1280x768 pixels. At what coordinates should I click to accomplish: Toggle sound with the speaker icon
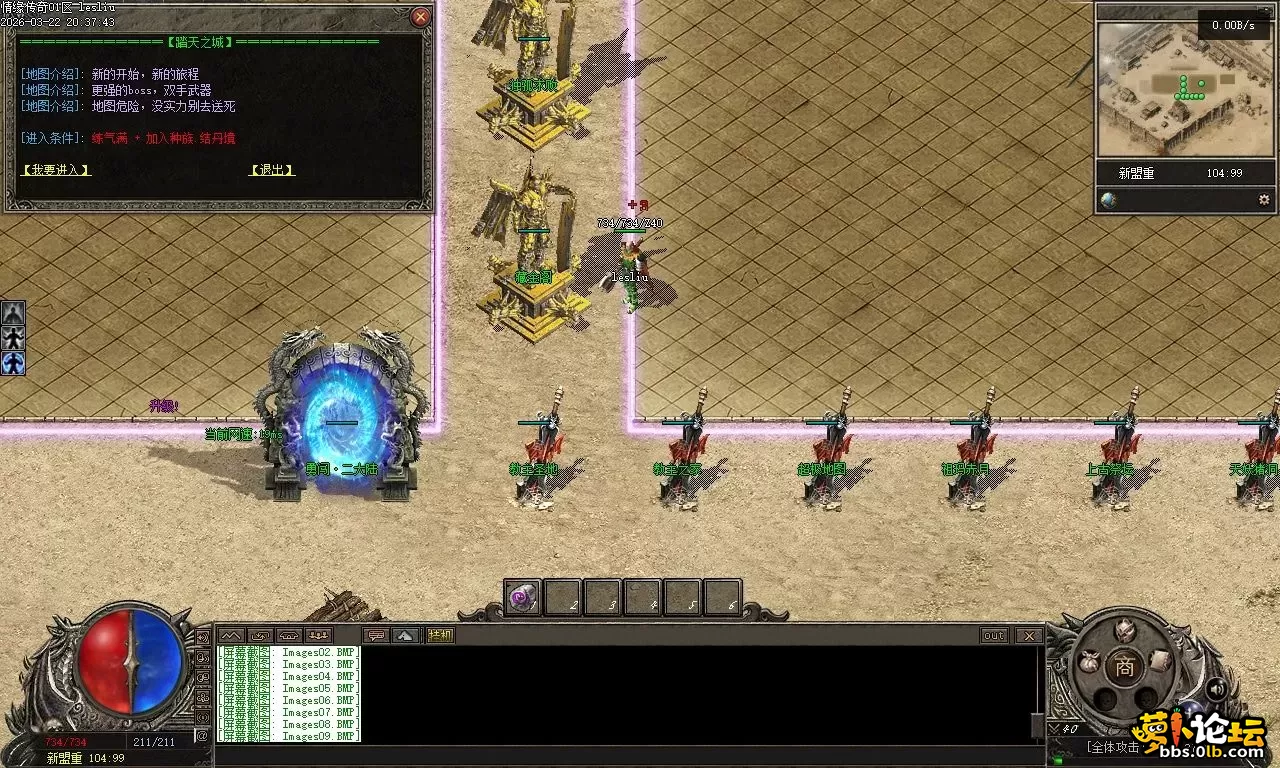pos(1216,689)
